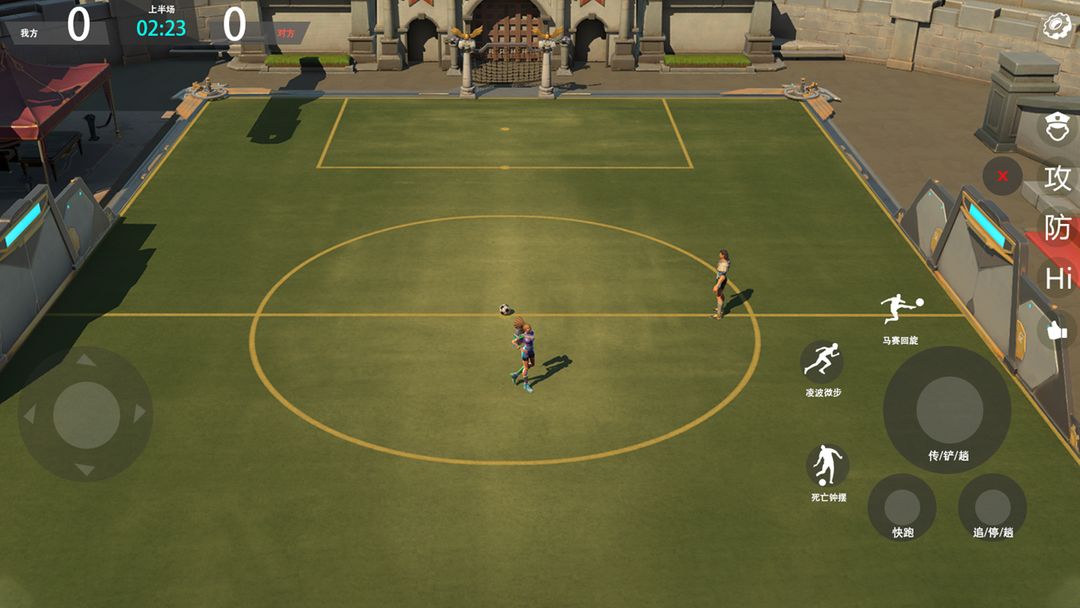This screenshot has height=608, width=1080.
Task: Activate the 马赛回旋 skill
Action: 900,309
